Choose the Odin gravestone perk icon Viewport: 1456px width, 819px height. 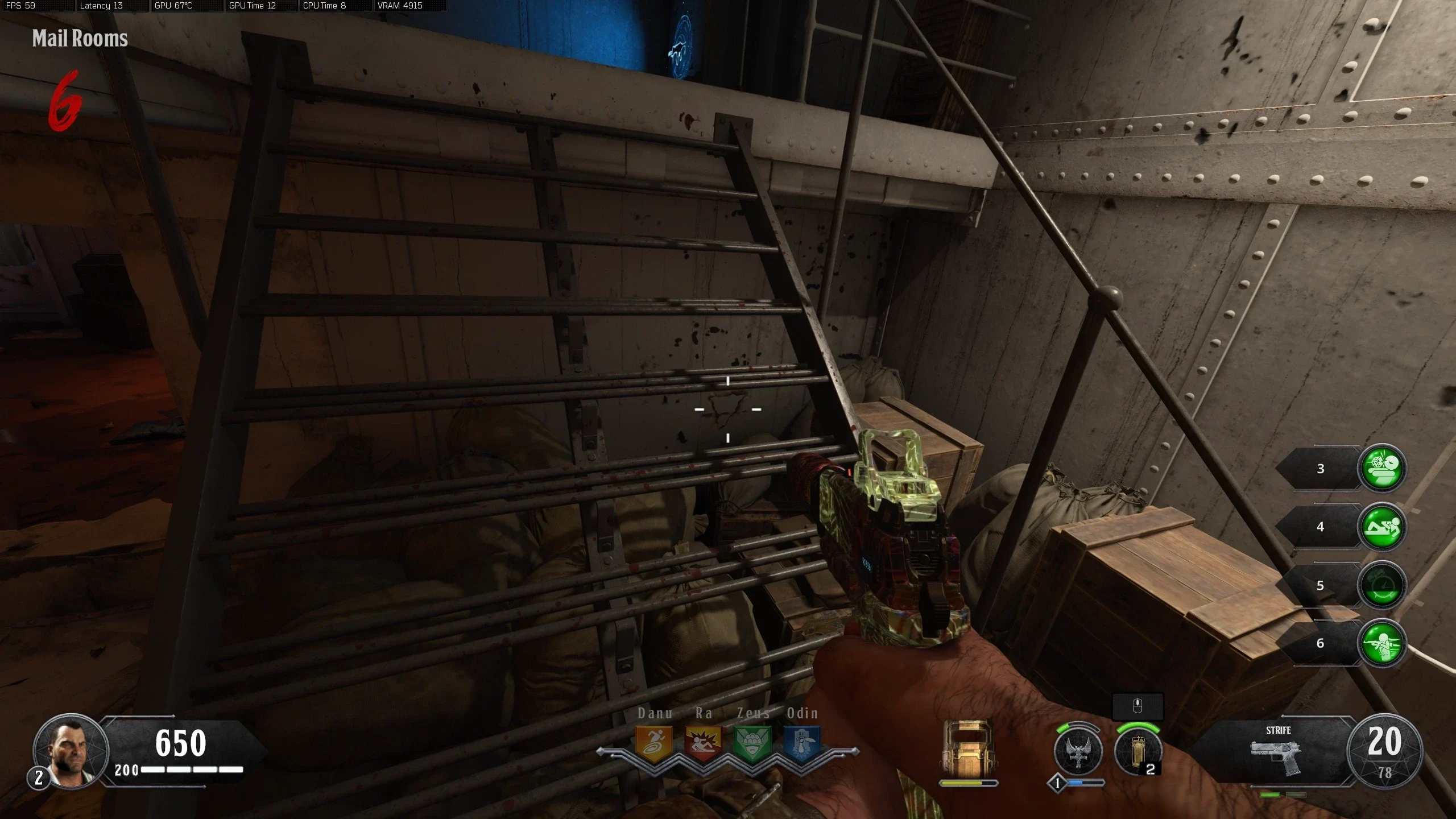click(802, 743)
